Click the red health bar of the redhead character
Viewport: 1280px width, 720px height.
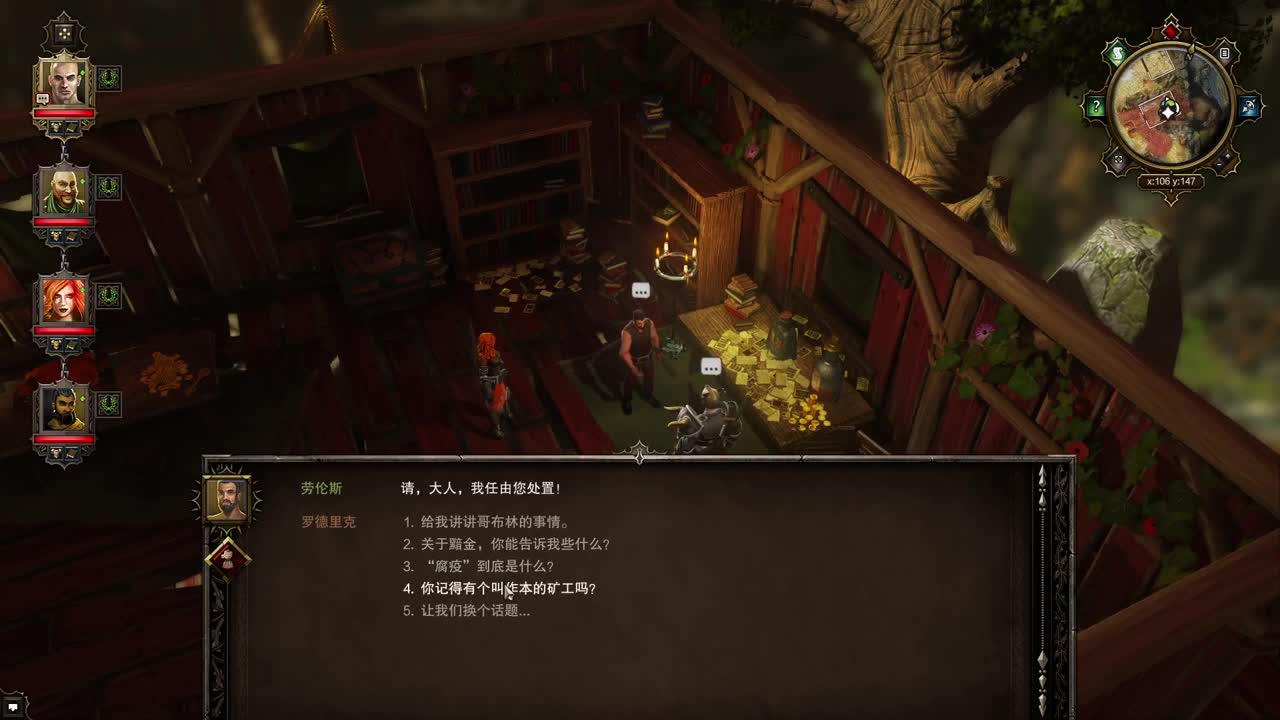(65, 331)
